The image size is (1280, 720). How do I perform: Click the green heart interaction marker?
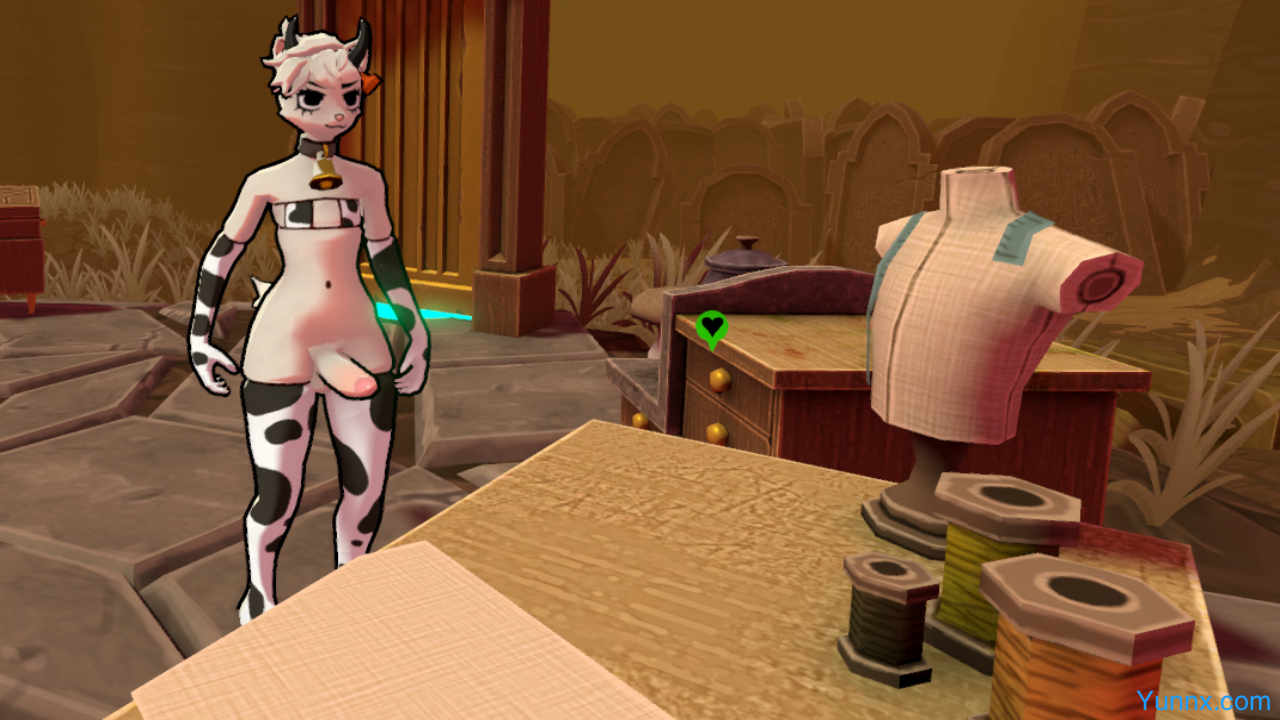coord(711,327)
